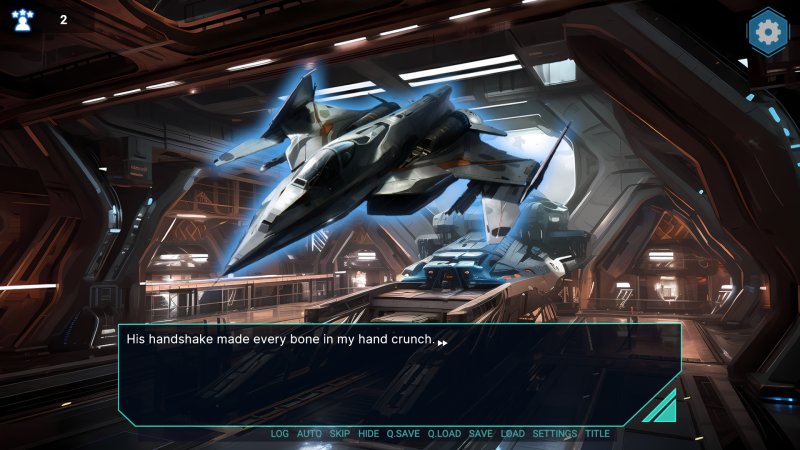Open the LOG backlog

point(279,434)
